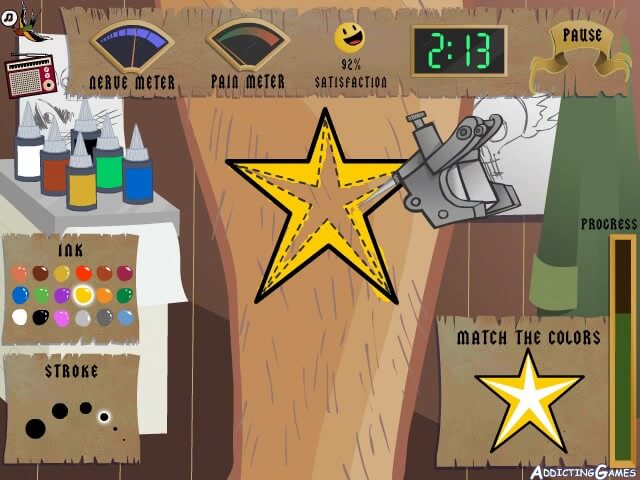Pick the dark gray ink swatch

[104, 317]
